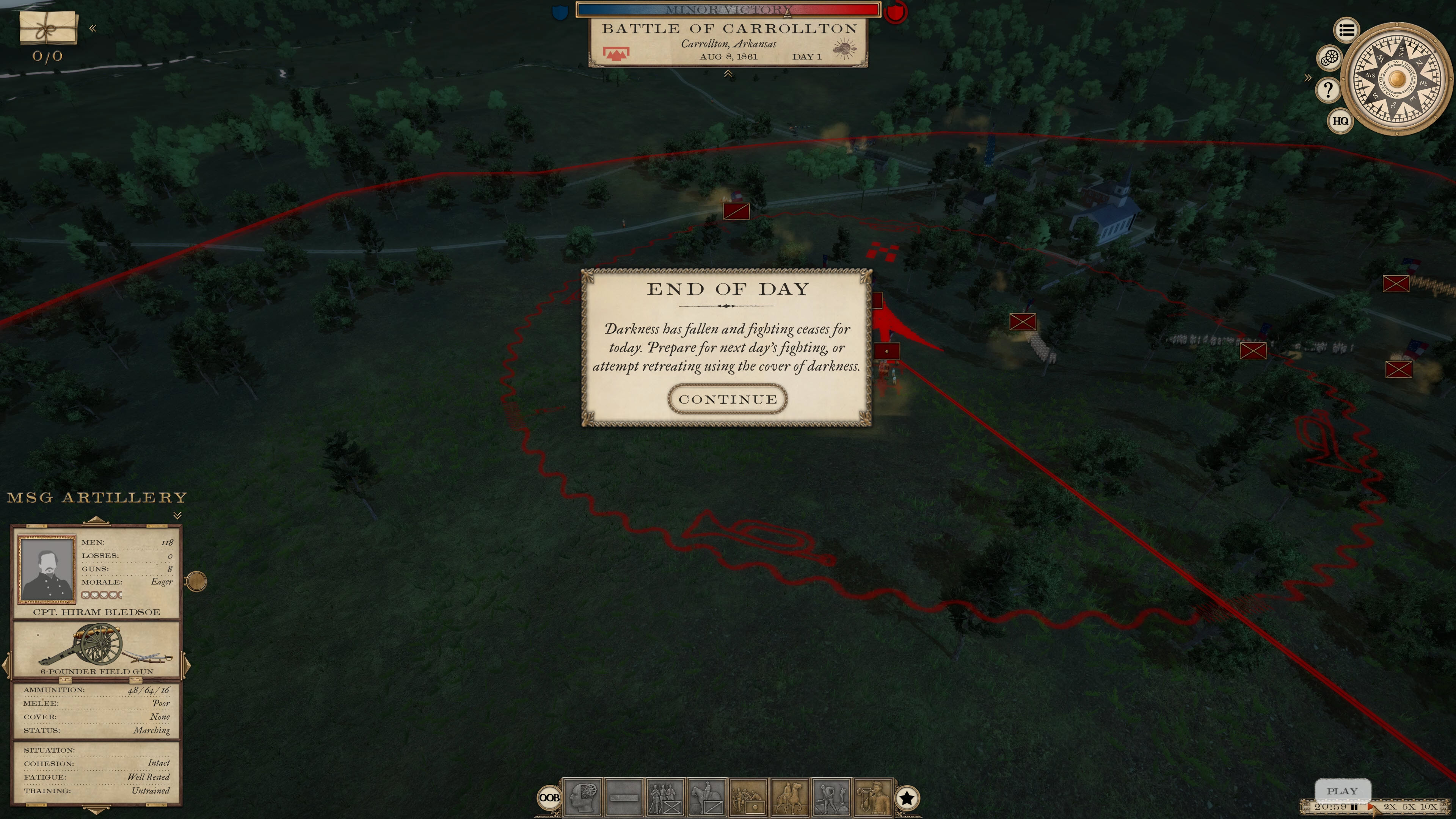This screenshot has width=1456, height=819.
Task: Set game speed to 10X
Action: (x=1428, y=806)
